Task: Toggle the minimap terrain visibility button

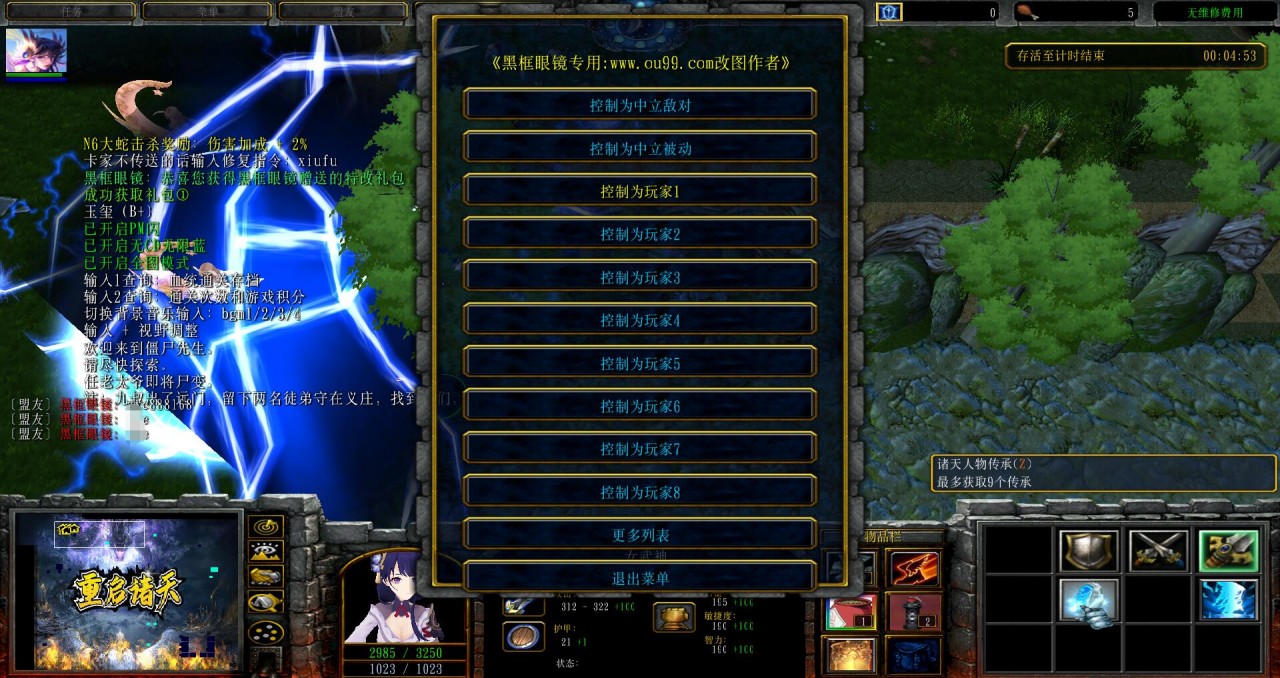Action: [265, 551]
